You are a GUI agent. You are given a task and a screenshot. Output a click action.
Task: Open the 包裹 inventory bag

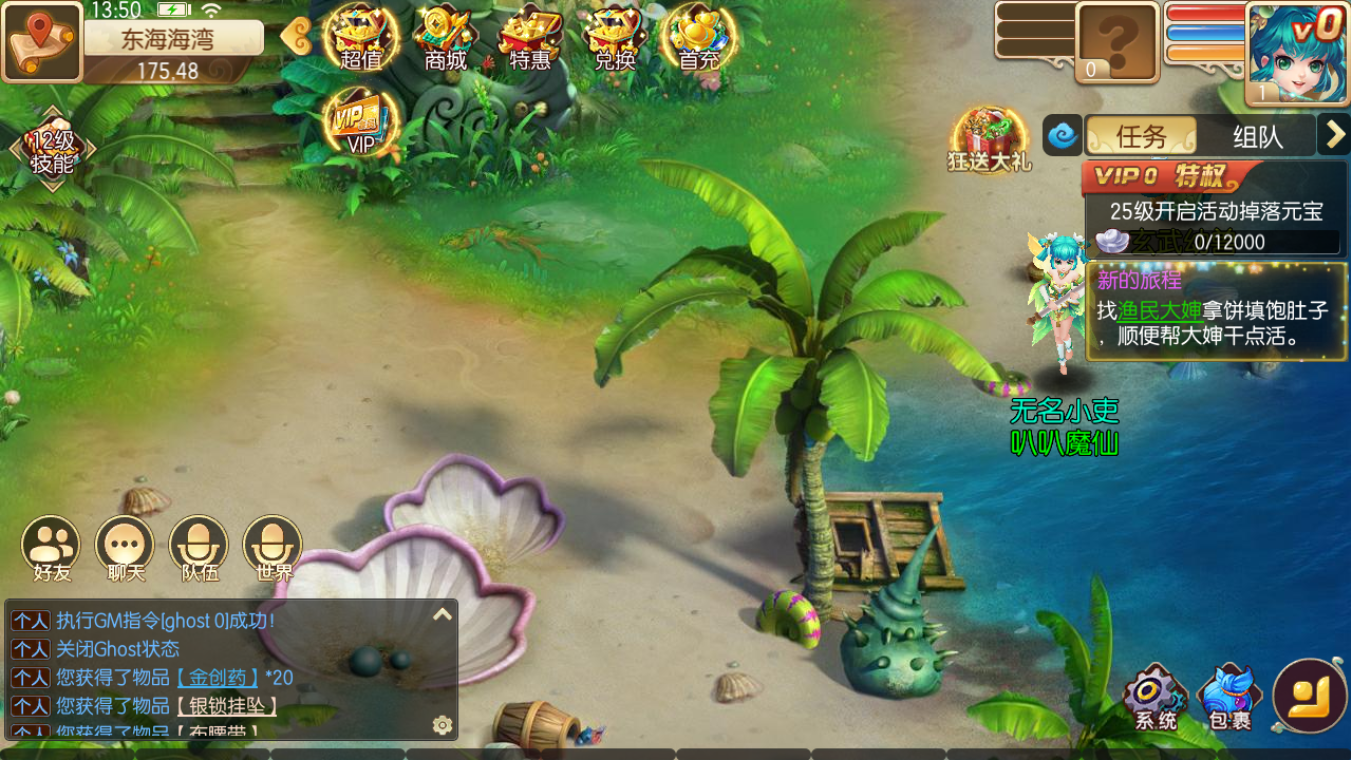pos(1229,696)
